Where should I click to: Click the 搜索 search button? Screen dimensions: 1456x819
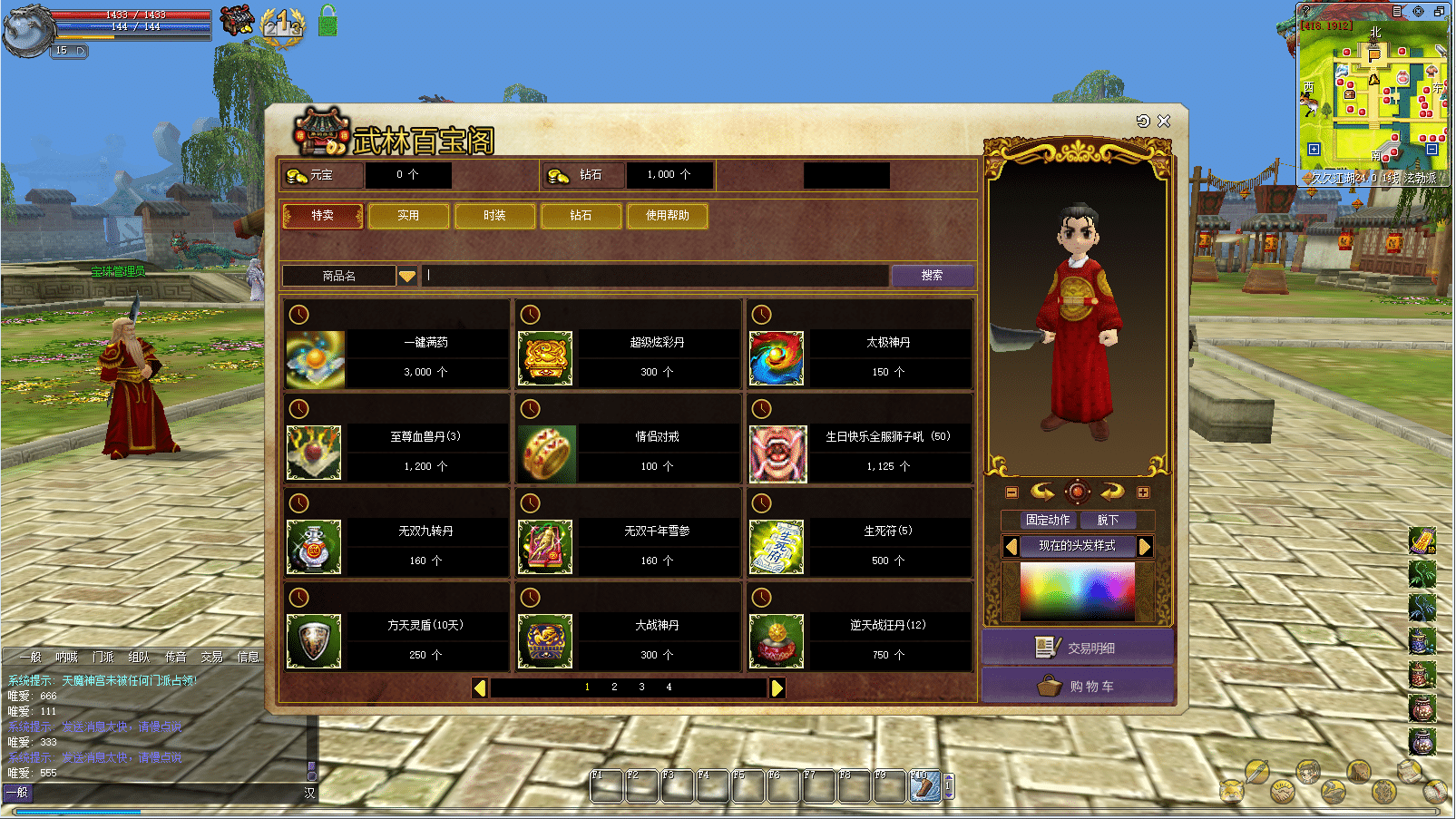click(x=932, y=276)
